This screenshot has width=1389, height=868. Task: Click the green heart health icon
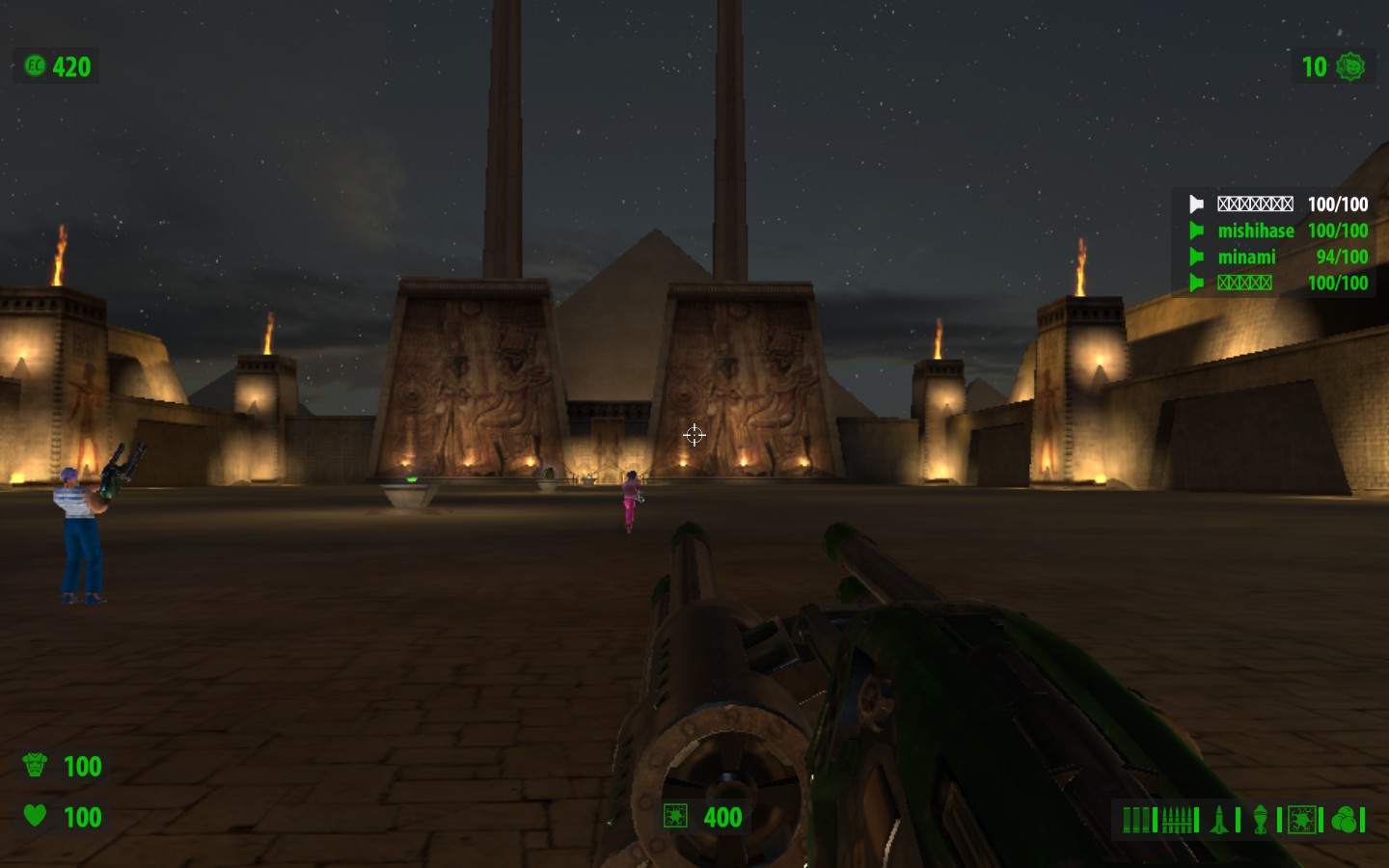click(35, 816)
